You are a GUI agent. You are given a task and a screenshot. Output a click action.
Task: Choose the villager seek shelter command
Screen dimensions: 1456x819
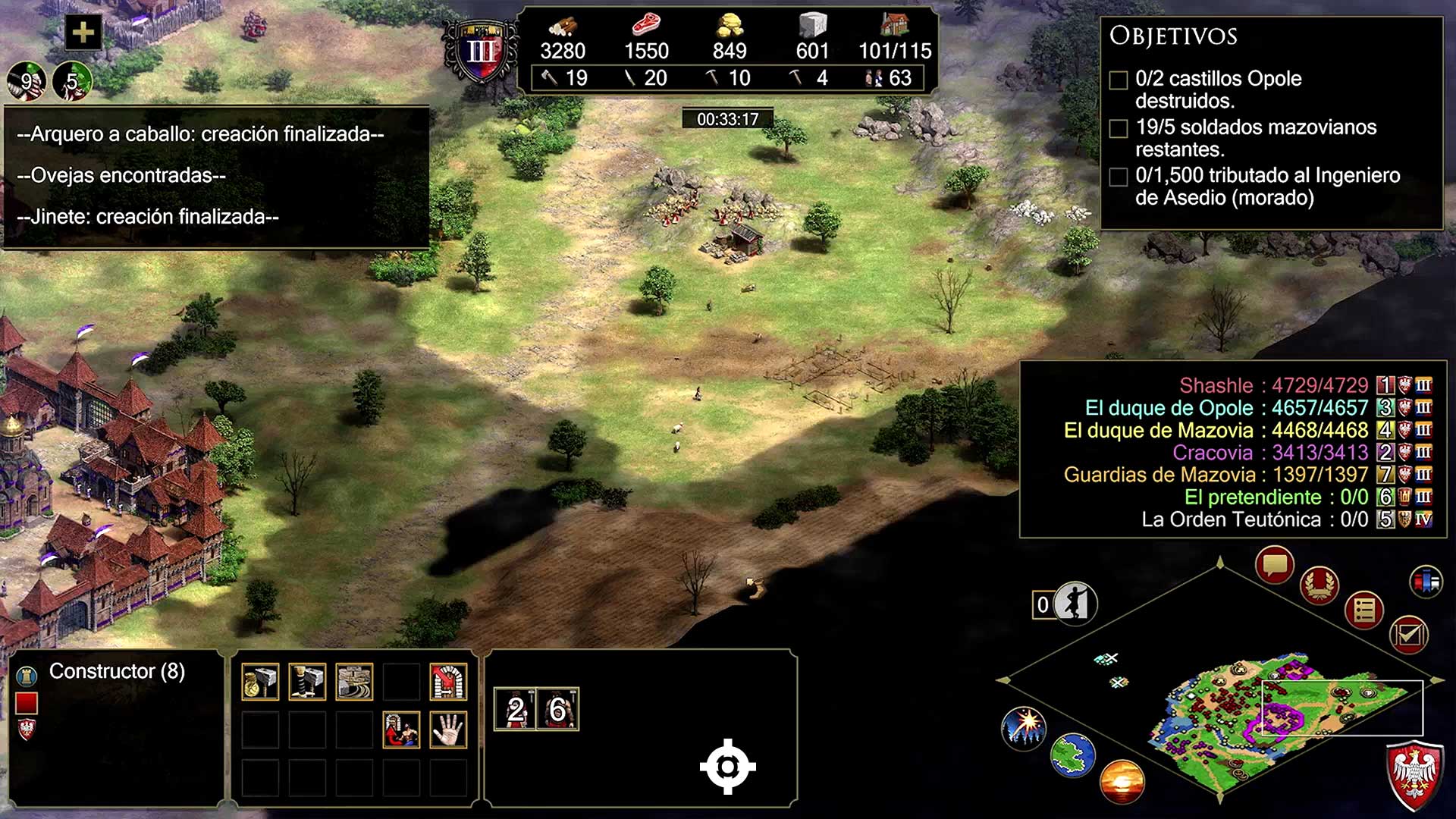pyautogui.click(x=401, y=730)
